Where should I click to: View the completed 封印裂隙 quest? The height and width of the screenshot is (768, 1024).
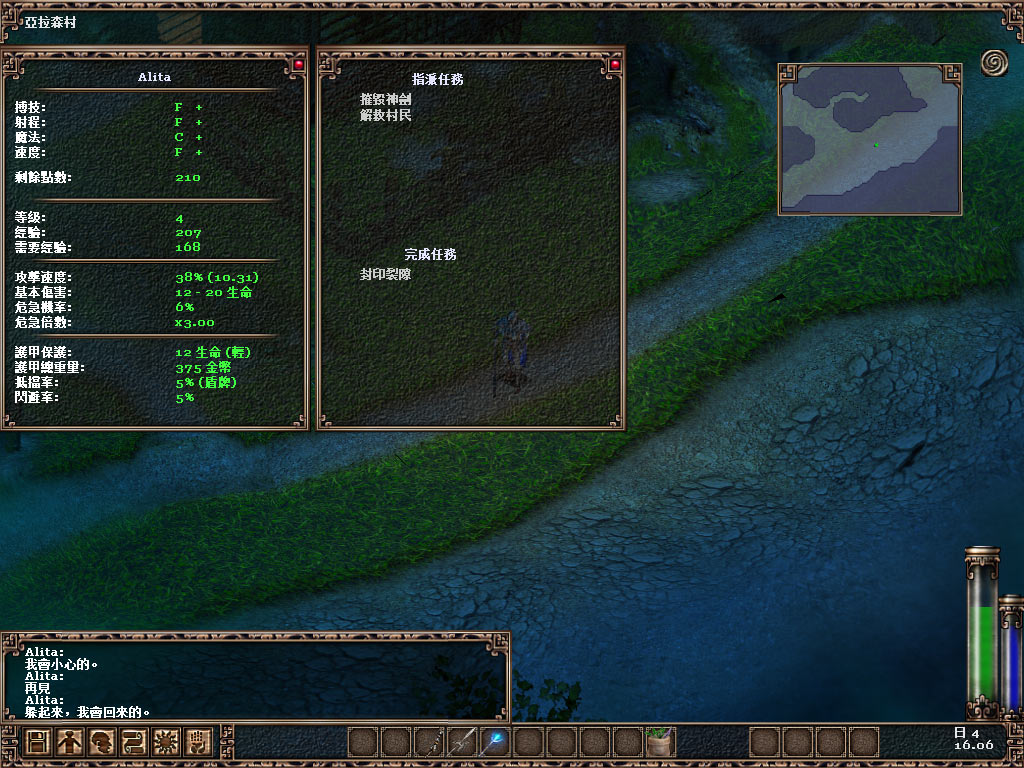386,273
